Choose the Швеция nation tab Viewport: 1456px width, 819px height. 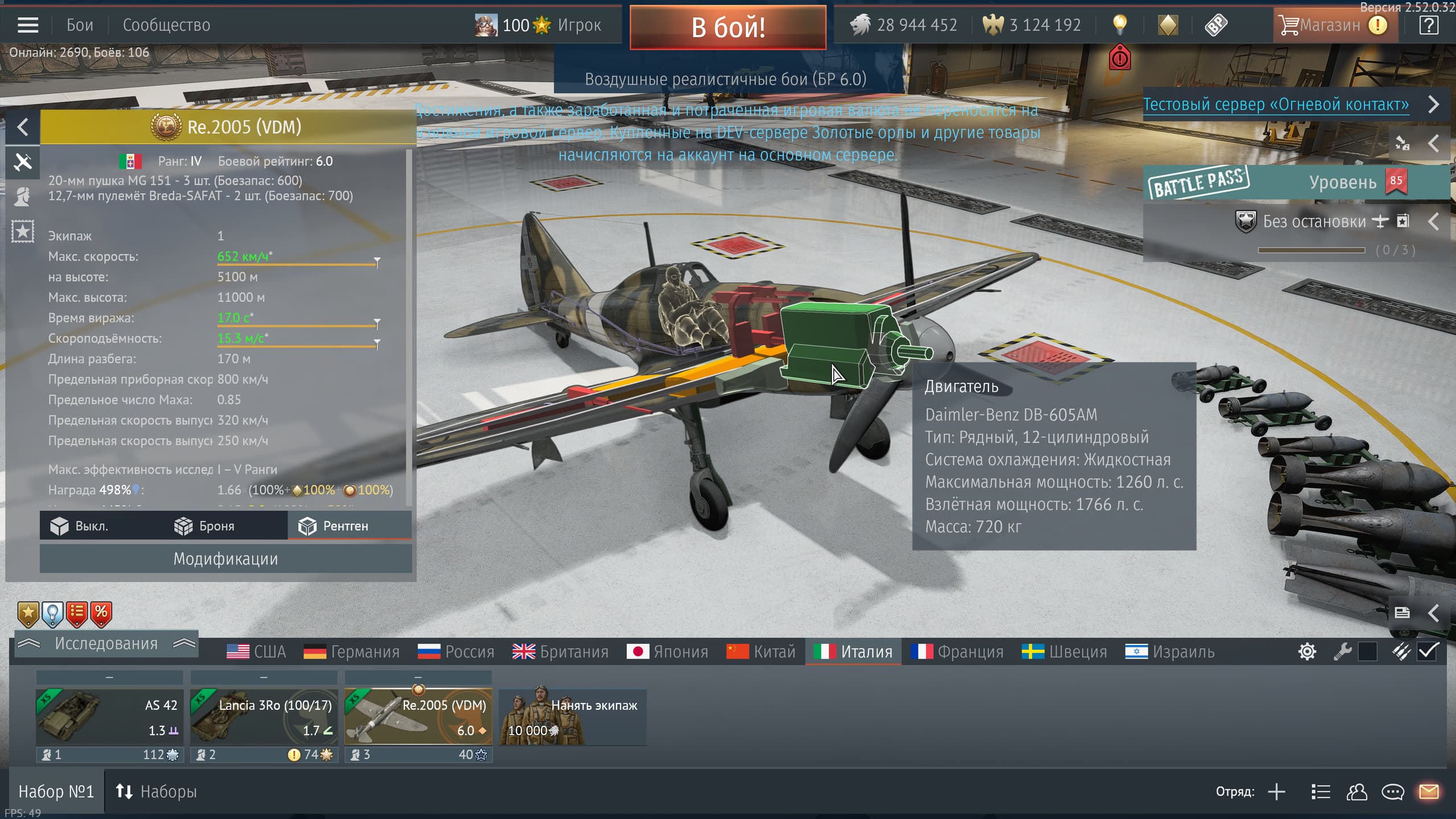tap(1065, 652)
